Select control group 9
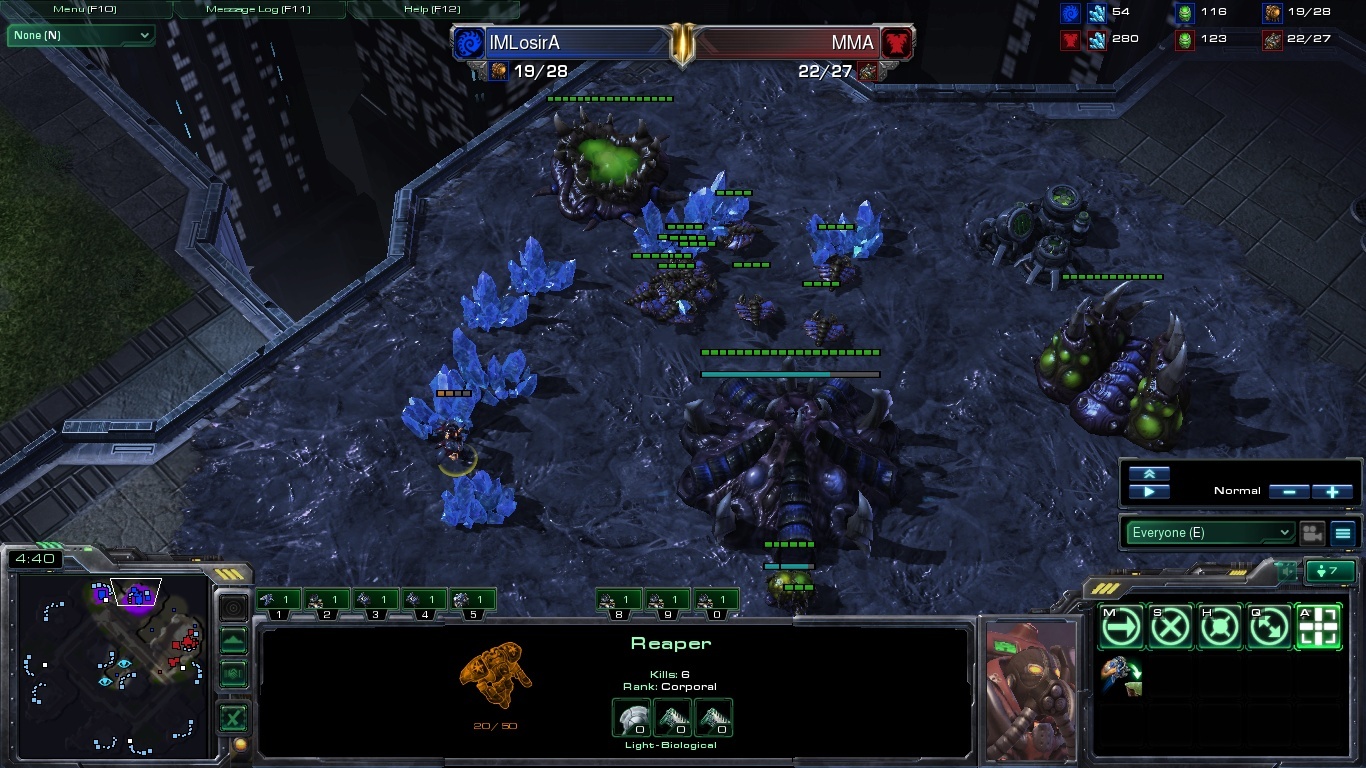 point(667,601)
